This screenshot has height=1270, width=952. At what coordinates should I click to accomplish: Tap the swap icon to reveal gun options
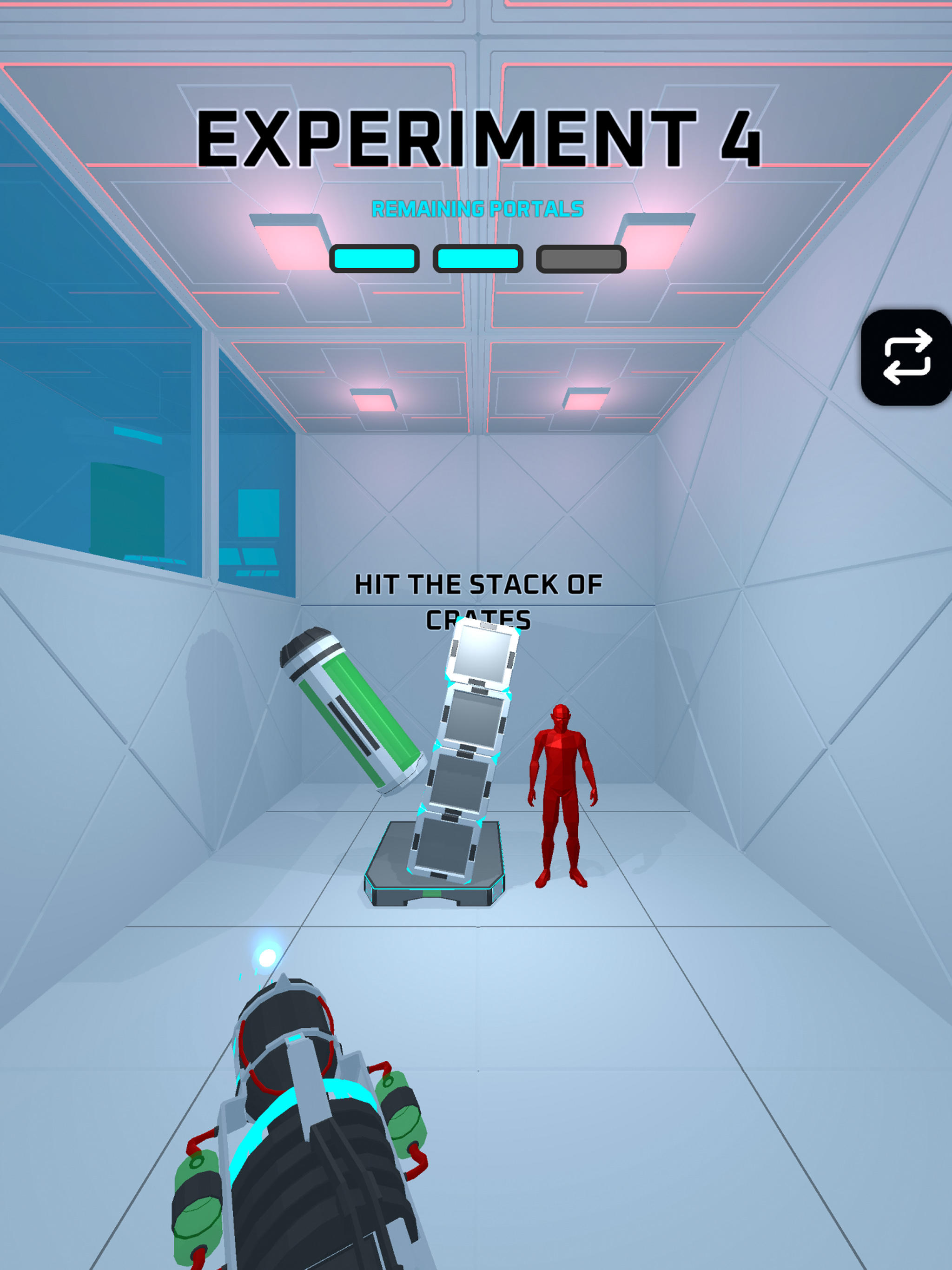pyautogui.click(x=906, y=360)
